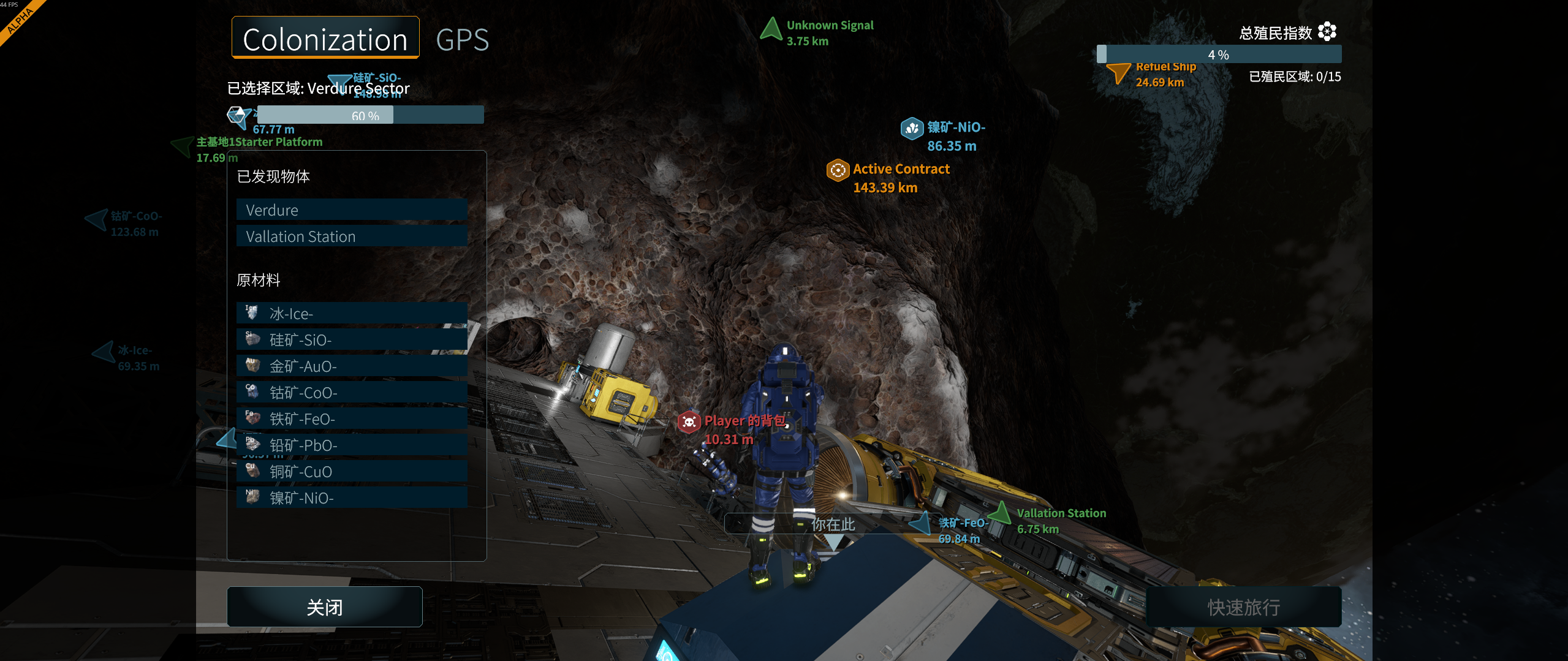Select the 铁矿-FeO- iron ore row
The width and height of the screenshot is (1568, 661).
352,419
